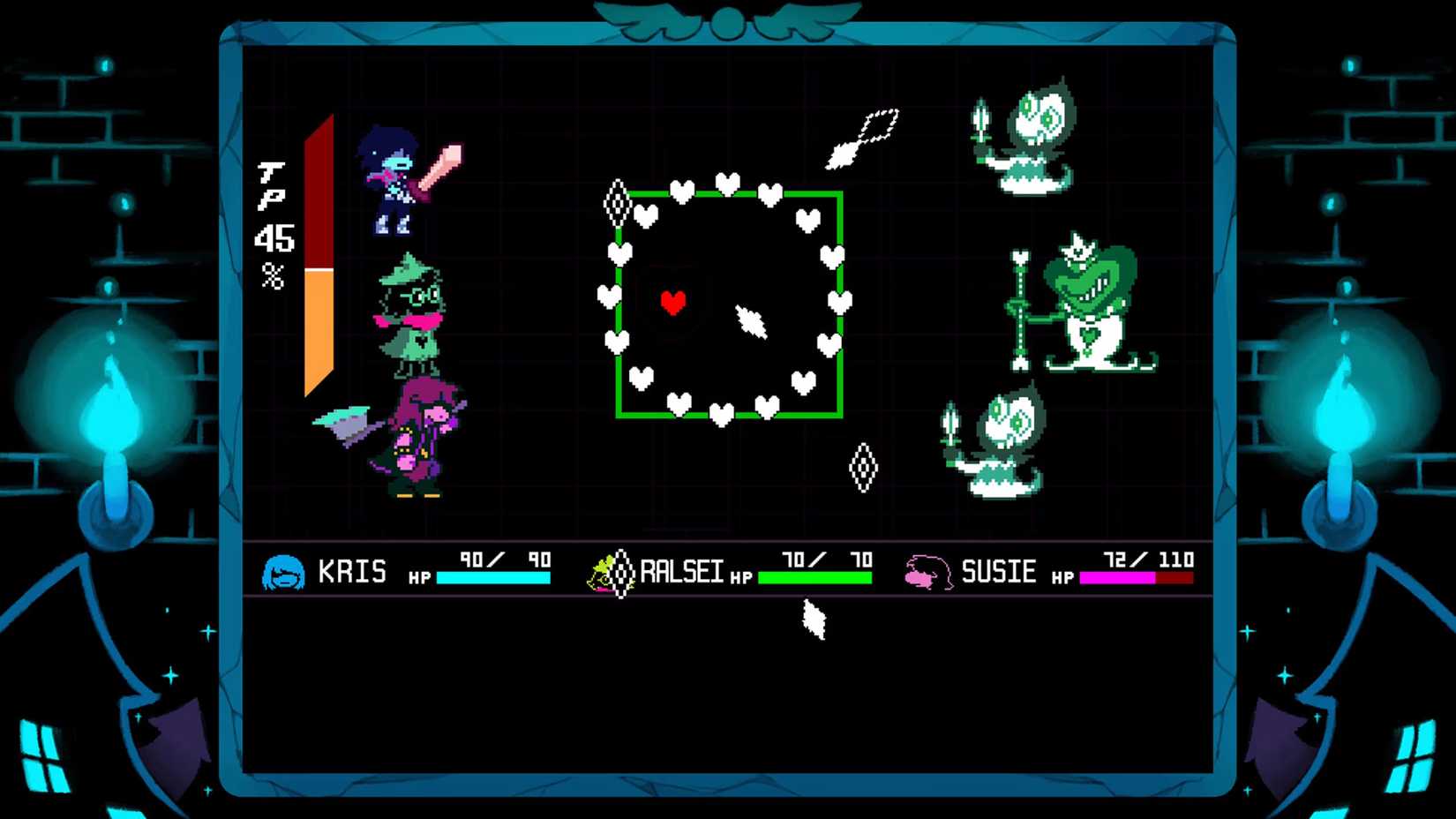Click the SUSIE name label
This screenshot has width=1456, height=819.
1002,572
